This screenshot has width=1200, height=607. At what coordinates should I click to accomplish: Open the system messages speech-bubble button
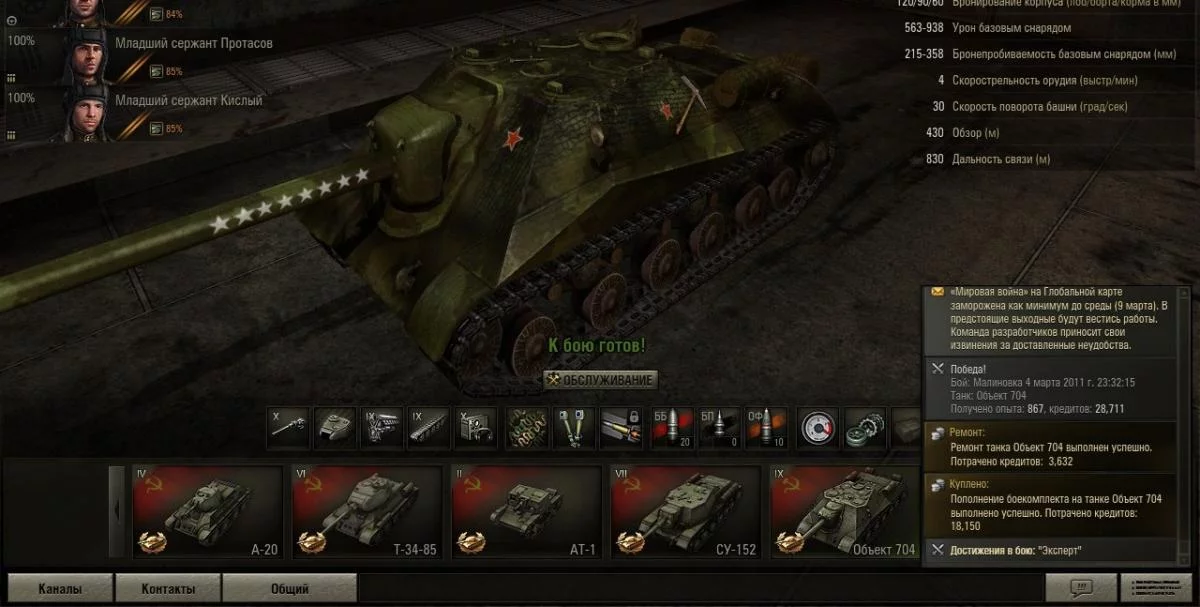tap(1080, 588)
